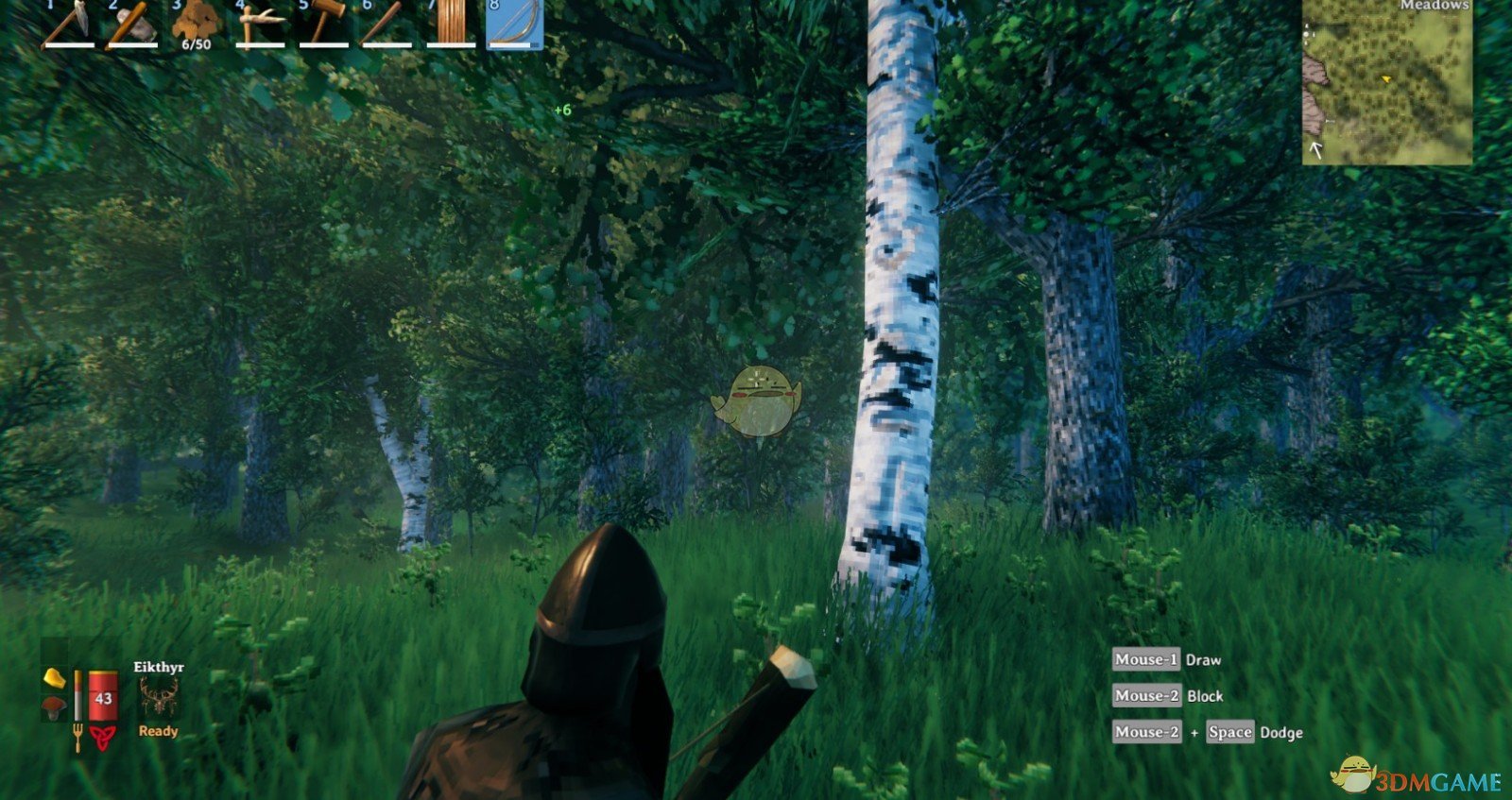
Task: Click the Meadows minimap in the corner
Action: pos(1389,80)
